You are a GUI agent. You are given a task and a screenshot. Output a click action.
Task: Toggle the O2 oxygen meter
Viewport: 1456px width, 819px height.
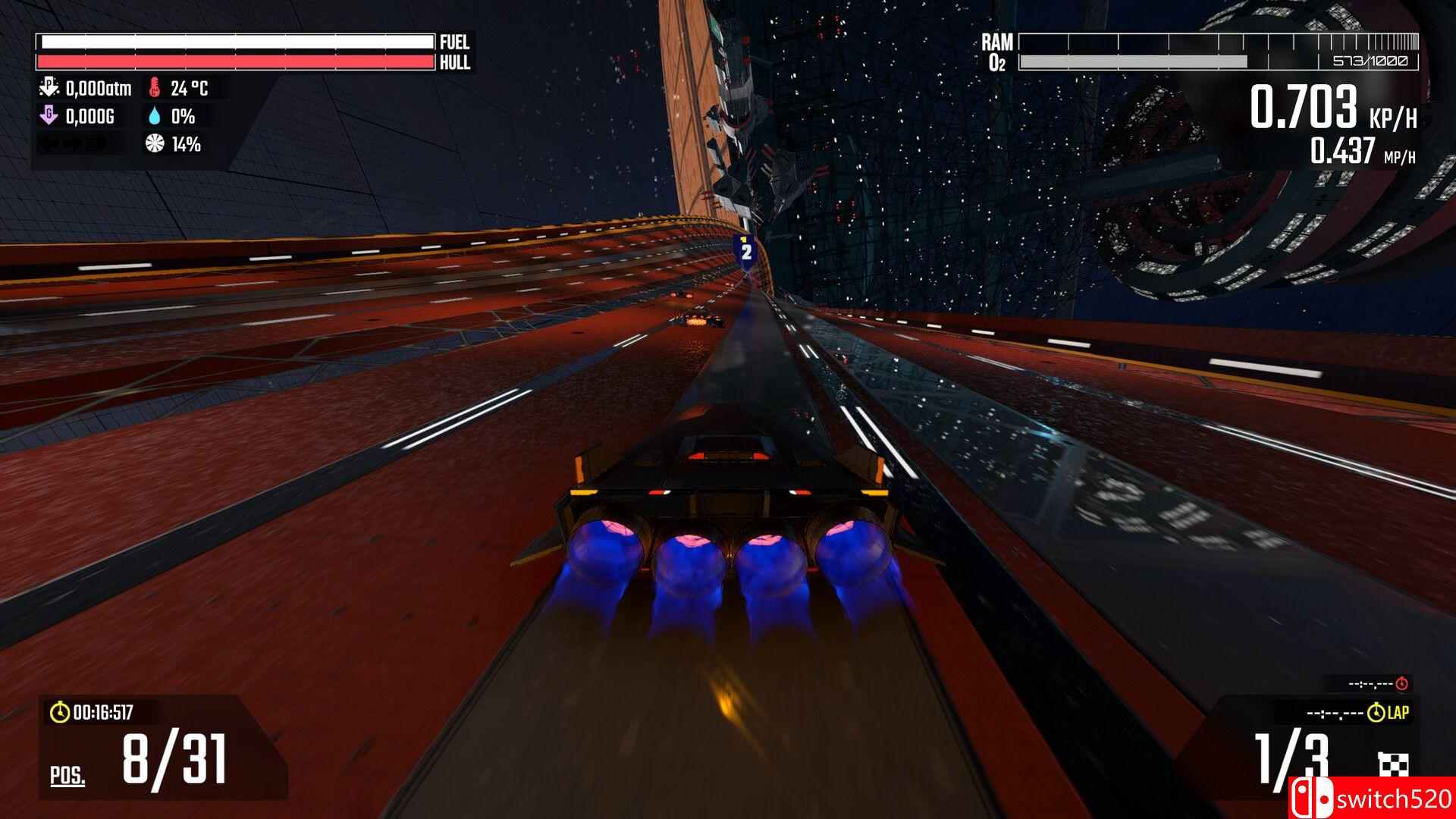1133,61
